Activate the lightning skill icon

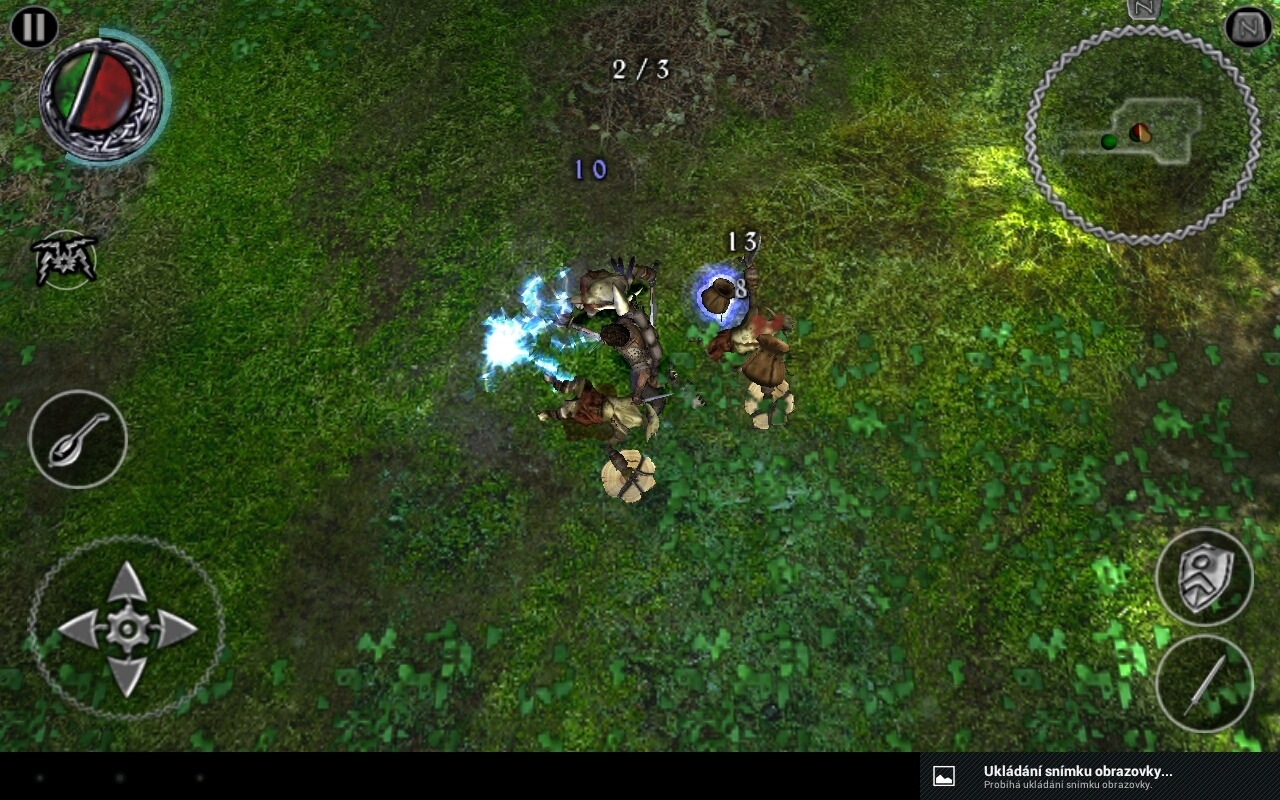pos(65,260)
